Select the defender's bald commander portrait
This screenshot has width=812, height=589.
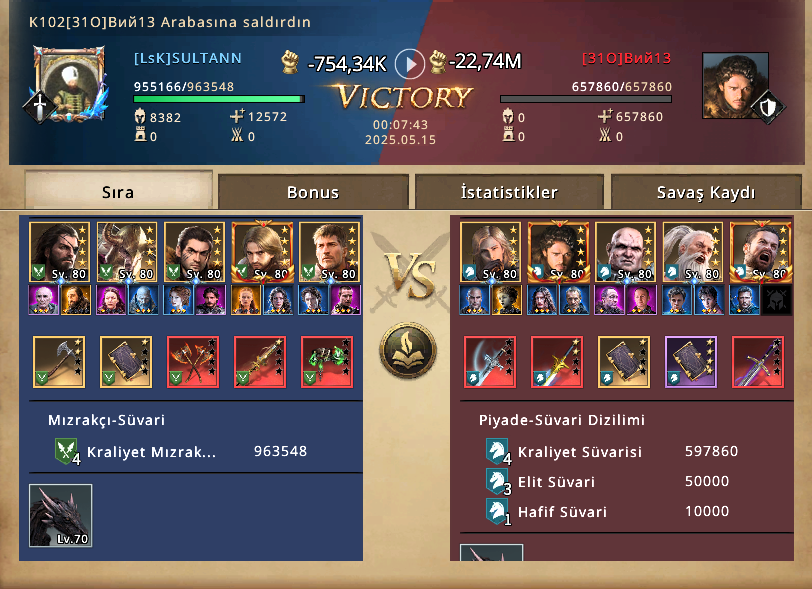[623, 252]
